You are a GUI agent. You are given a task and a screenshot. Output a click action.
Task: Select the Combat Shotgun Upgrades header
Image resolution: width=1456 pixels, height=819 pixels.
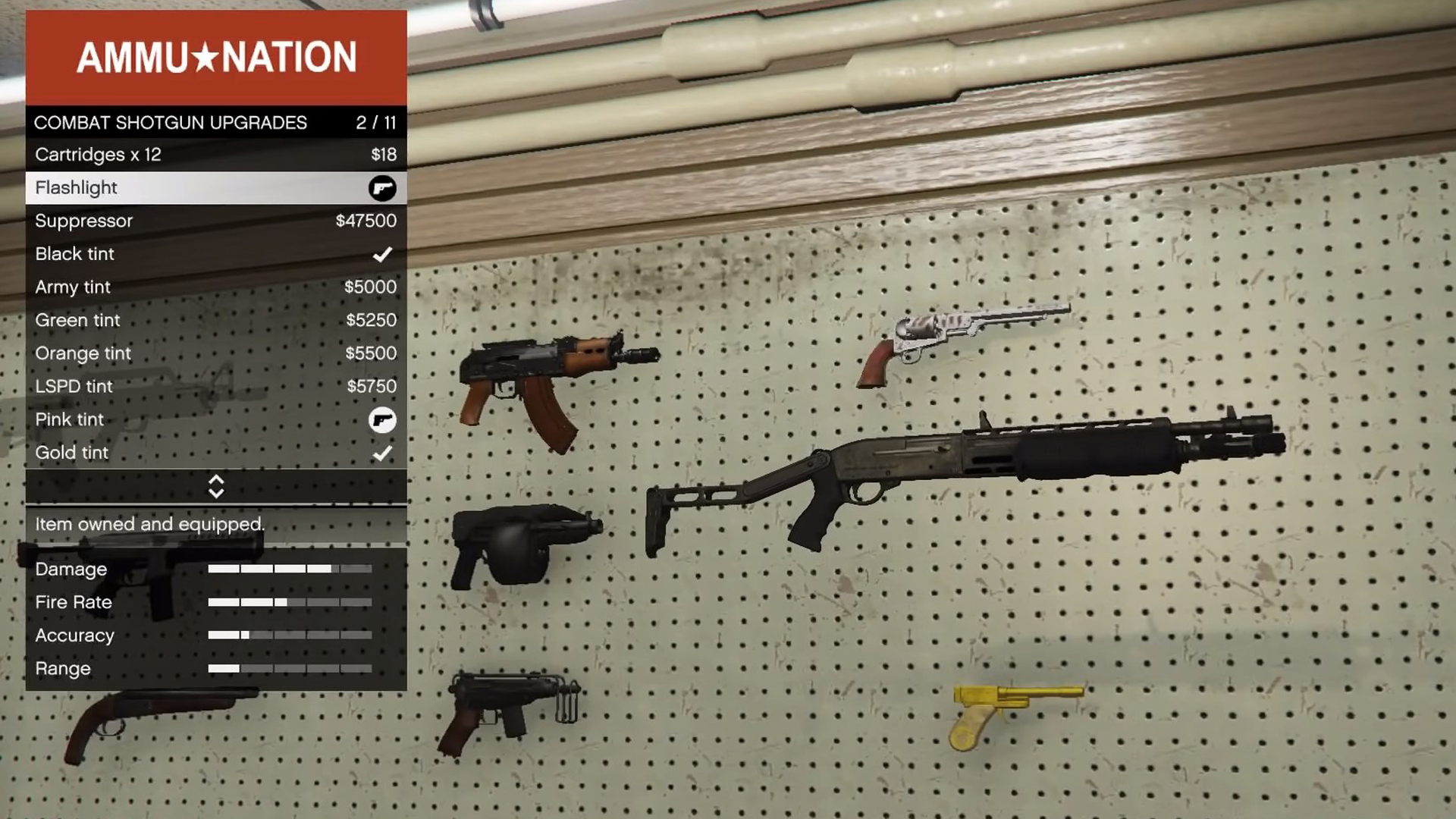(216, 121)
